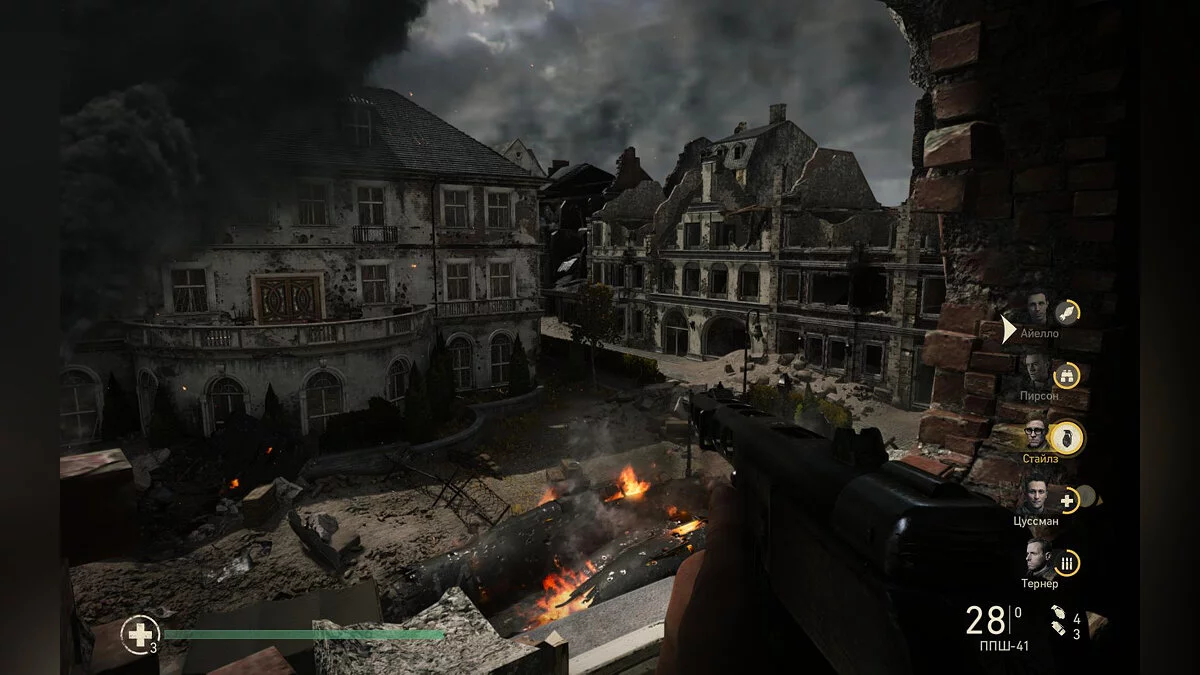
Task: Pick squadmate Стайлз's portrait
Action: point(1036,433)
